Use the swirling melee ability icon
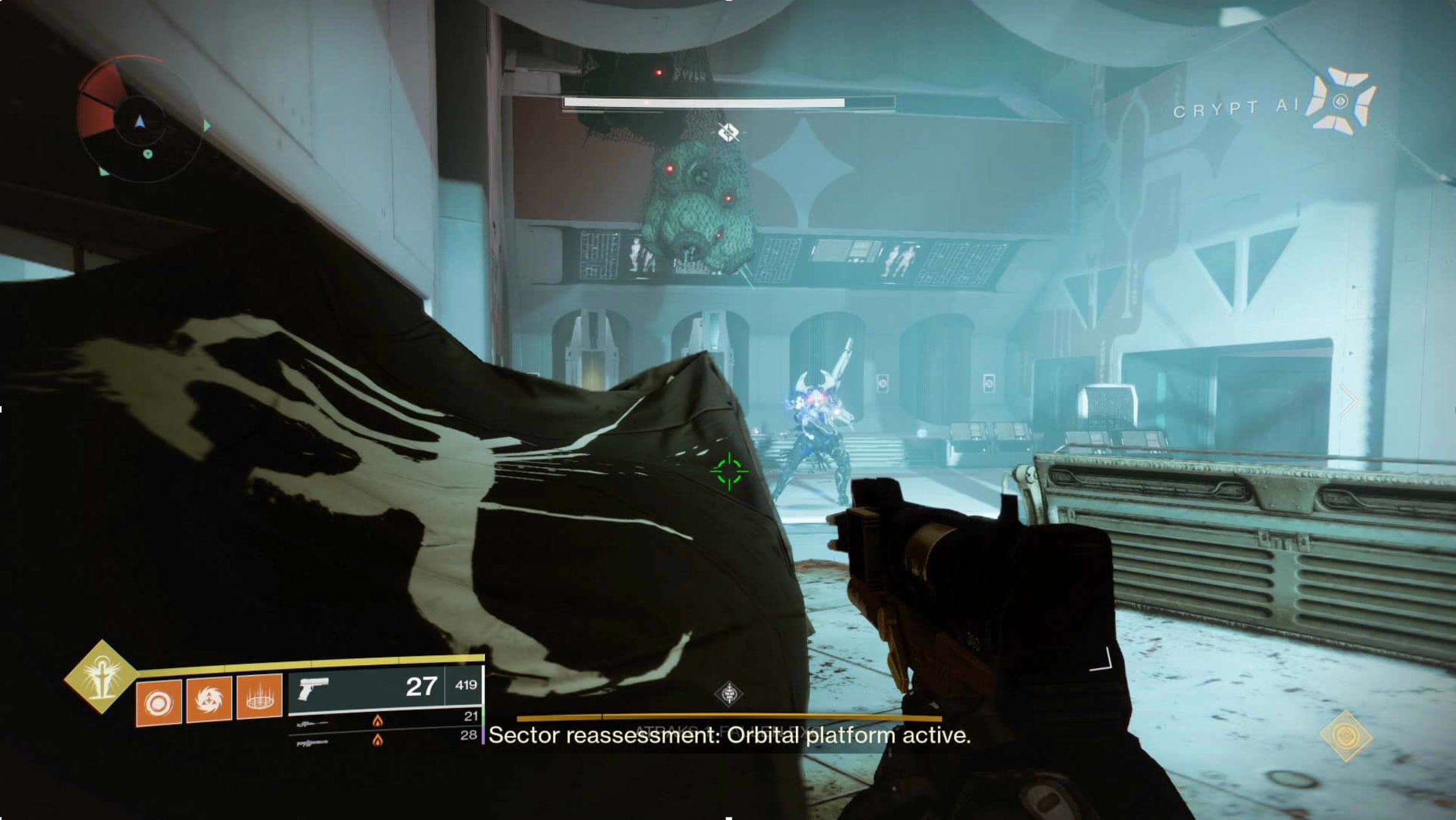This screenshot has width=1456, height=820. (209, 699)
